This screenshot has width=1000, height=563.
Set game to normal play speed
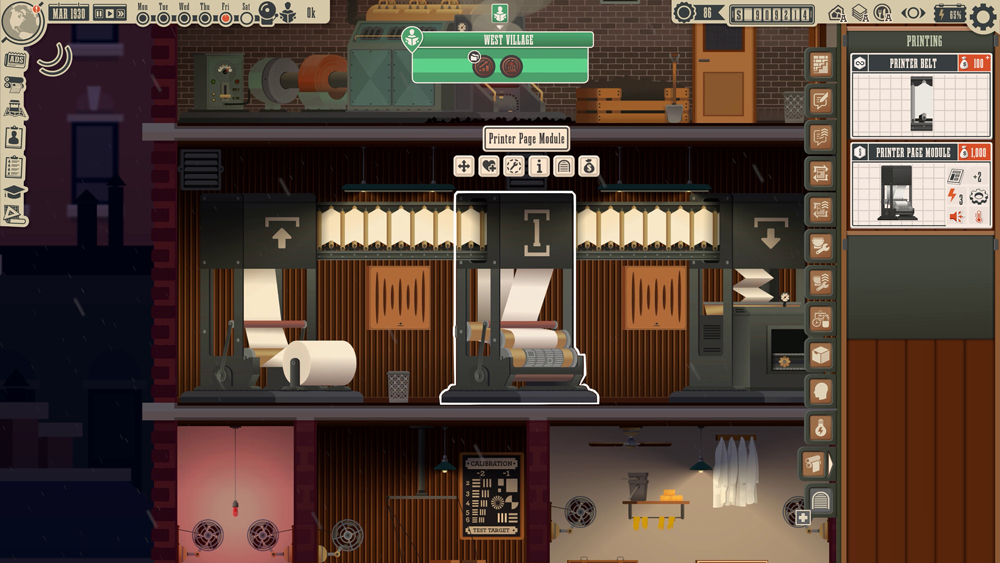coord(110,14)
